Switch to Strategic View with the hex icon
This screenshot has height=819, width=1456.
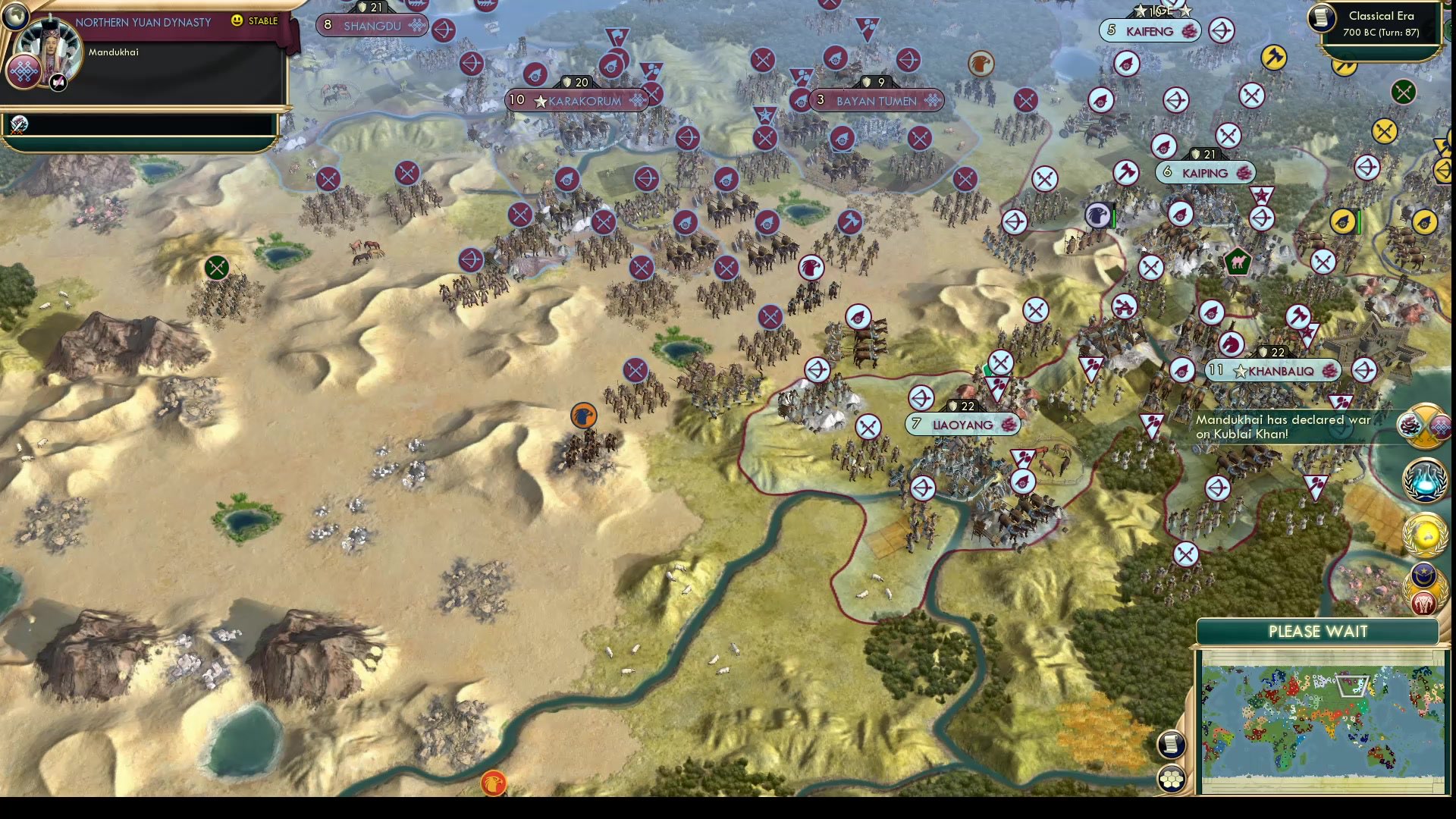tap(1171, 777)
